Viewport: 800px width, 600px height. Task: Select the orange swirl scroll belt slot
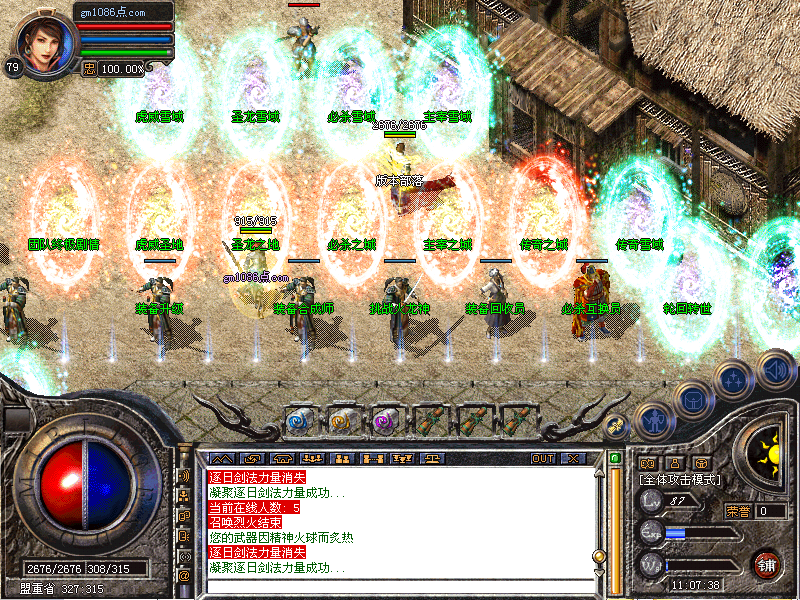click(x=343, y=422)
